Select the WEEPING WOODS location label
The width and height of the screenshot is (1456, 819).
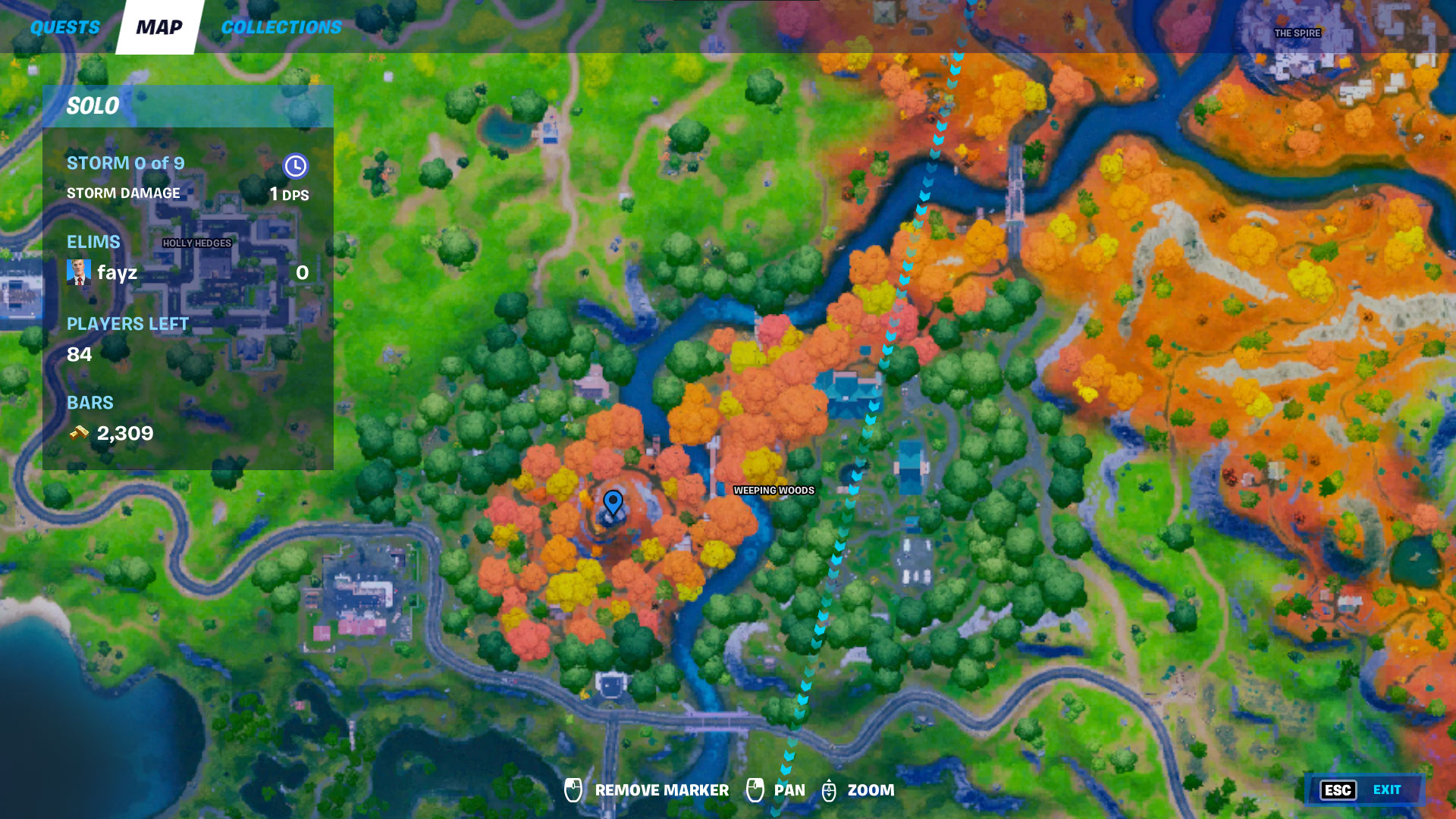click(773, 491)
